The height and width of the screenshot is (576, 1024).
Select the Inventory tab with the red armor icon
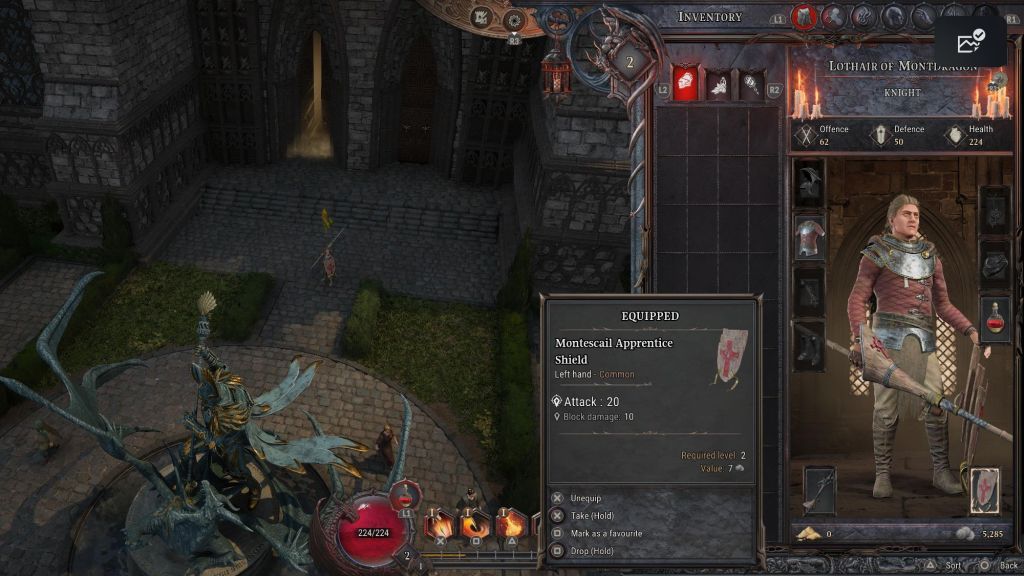click(x=802, y=16)
